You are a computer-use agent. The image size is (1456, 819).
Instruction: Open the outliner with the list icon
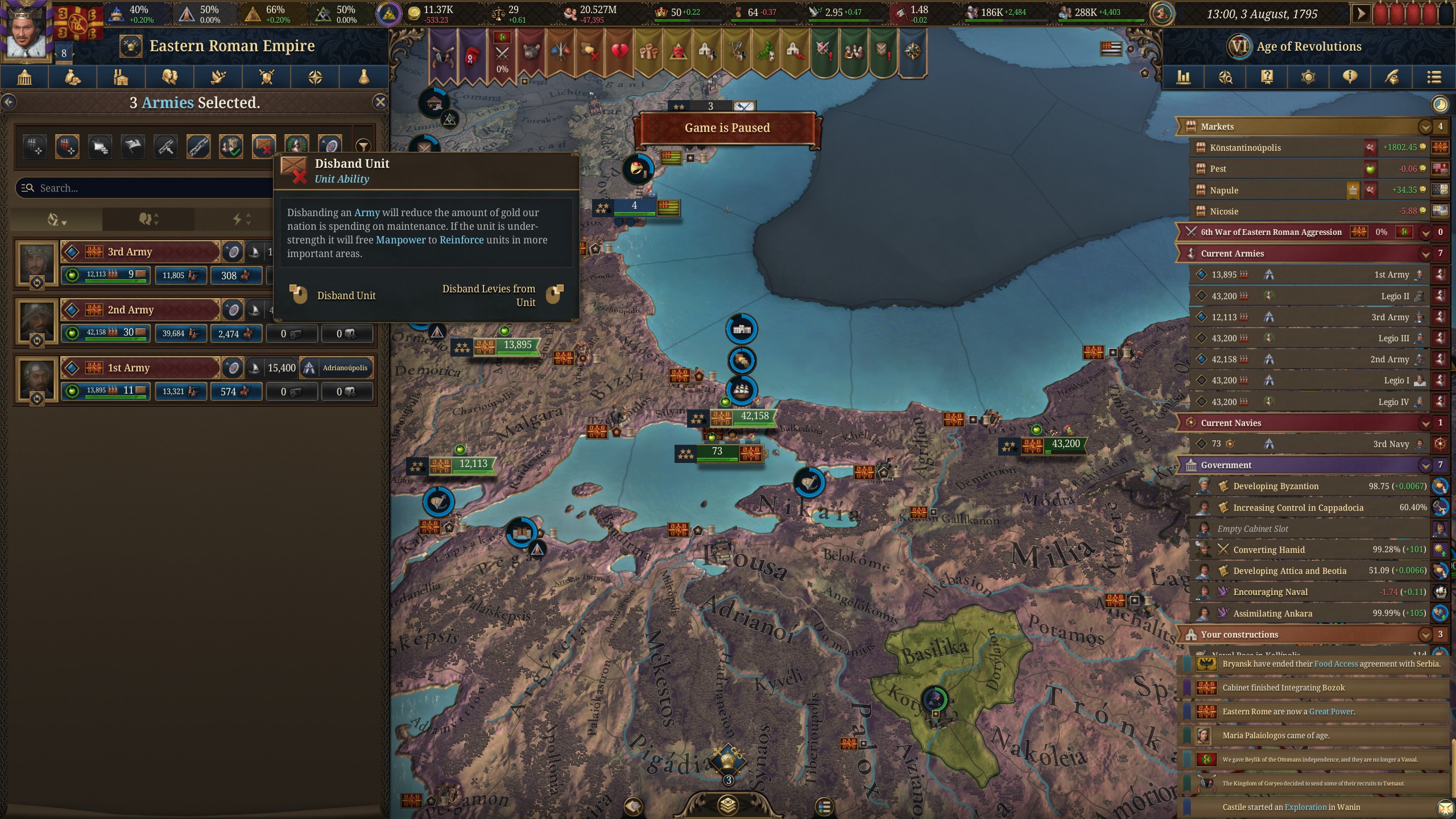[x=1436, y=77]
